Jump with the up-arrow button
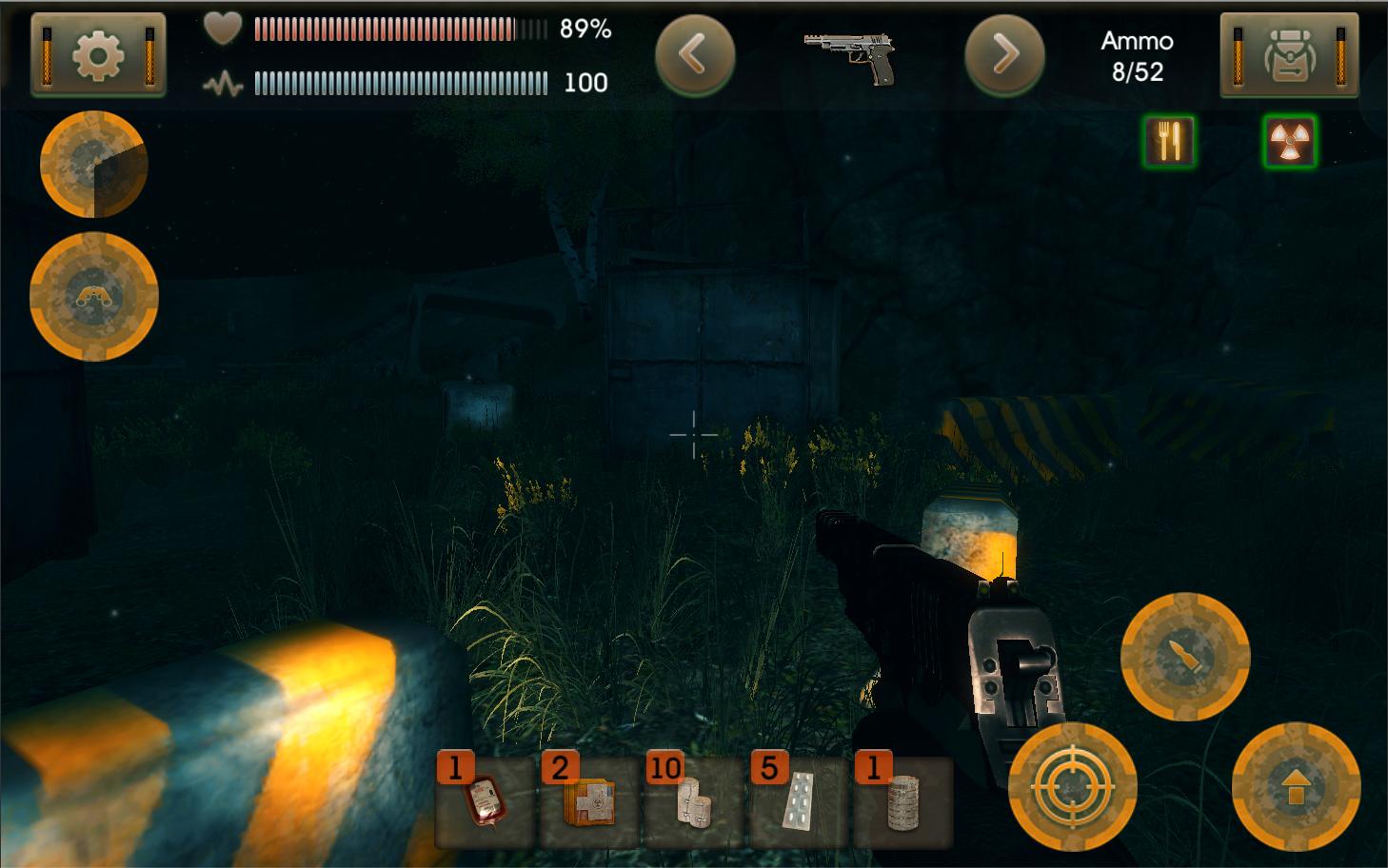This screenshot has height=868, width=1388. [1296, 787]
